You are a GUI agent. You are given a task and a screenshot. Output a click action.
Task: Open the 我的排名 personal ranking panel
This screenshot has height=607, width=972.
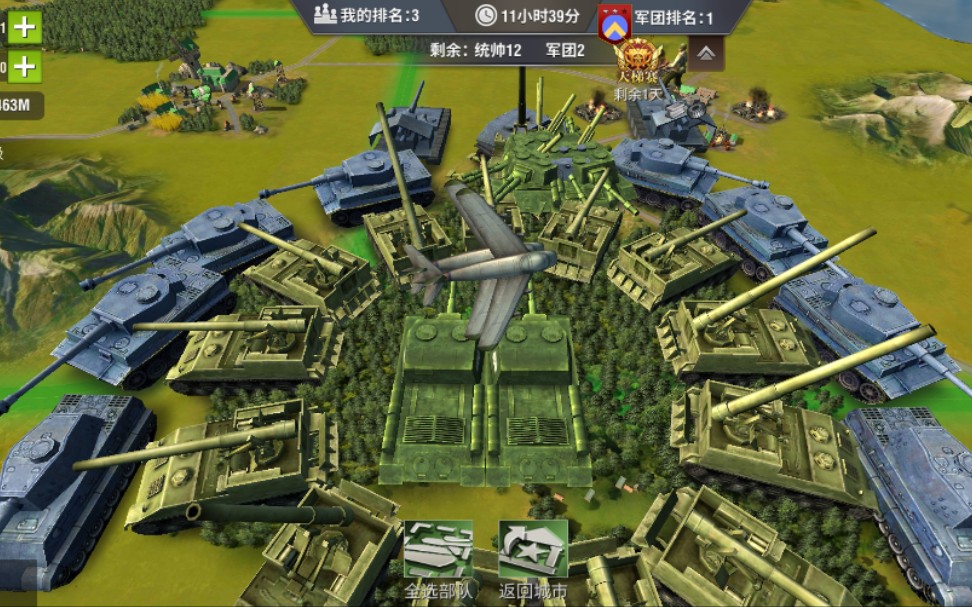click(x=367, y=15)
